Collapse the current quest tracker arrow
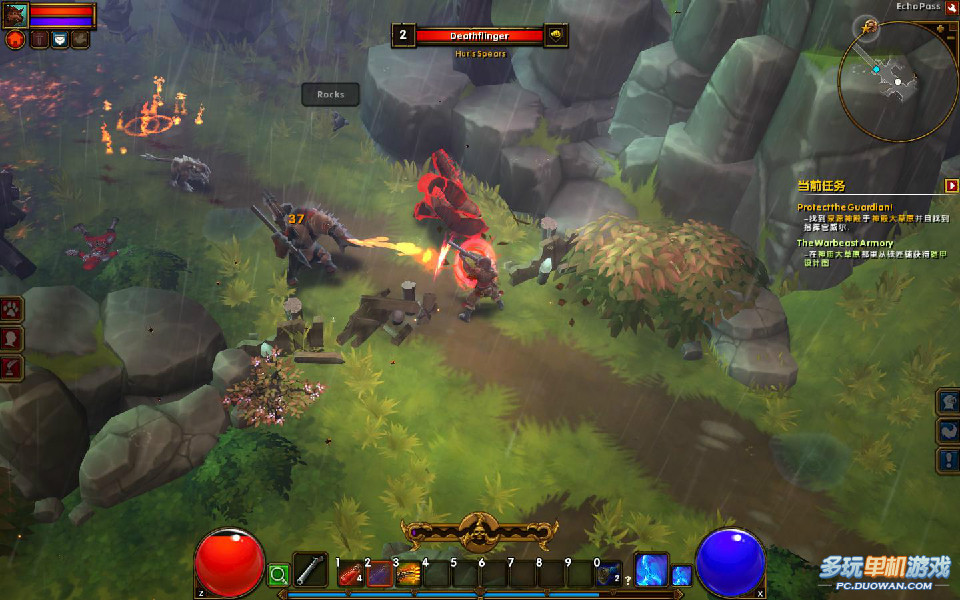This screenshot has height=600, width=960. (951, 185)
